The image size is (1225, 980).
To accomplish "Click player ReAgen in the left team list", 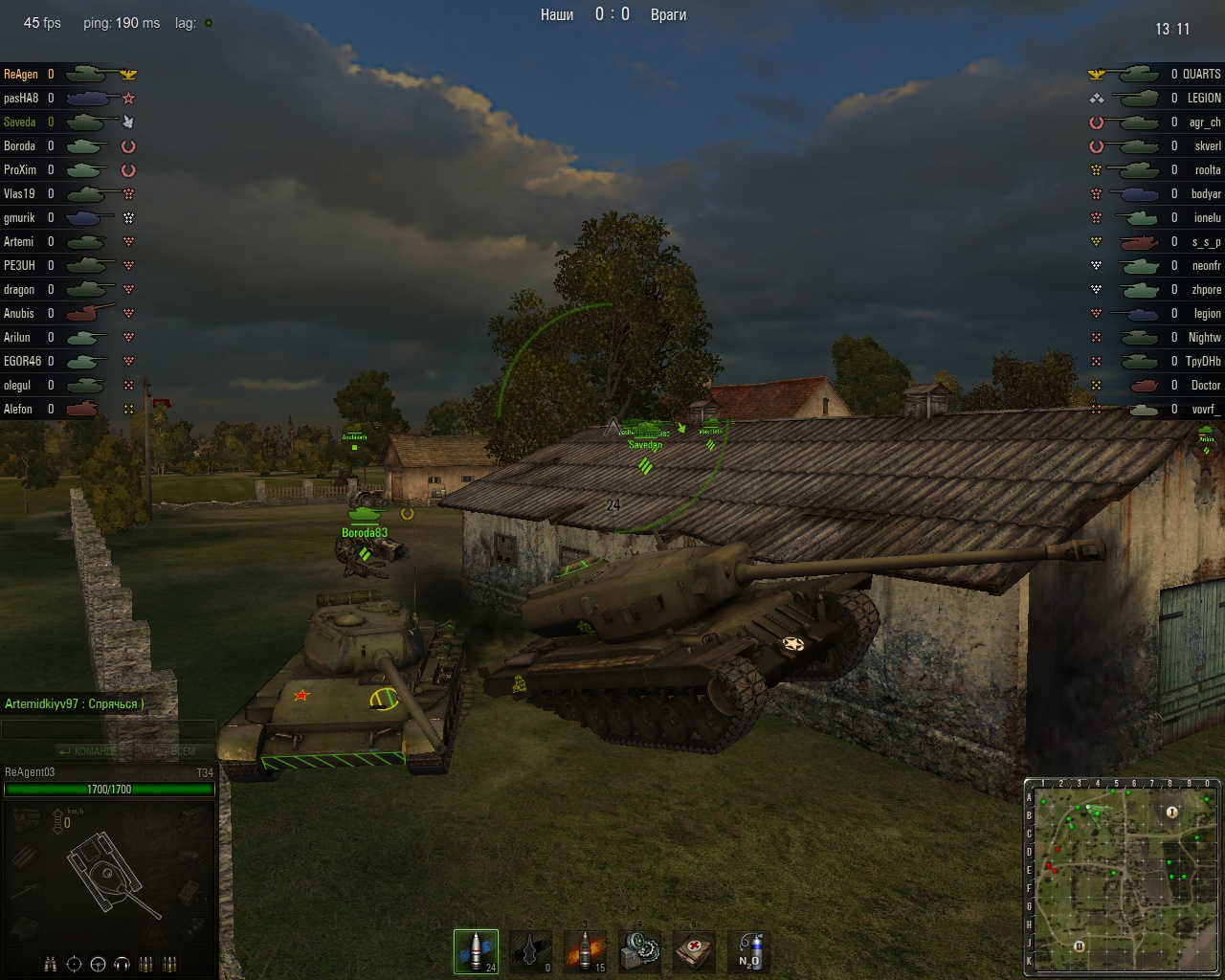I will coord(21,74).
